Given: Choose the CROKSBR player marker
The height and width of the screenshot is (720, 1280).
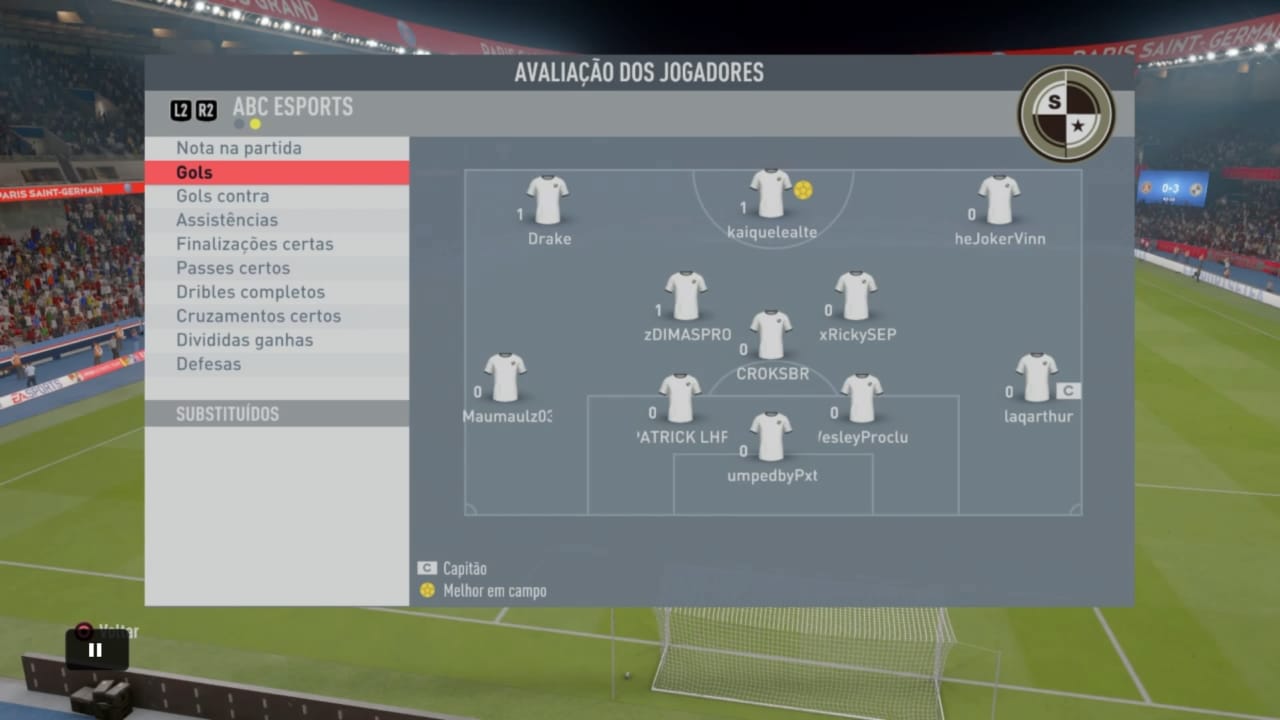Looking at the screenshot, I should pos(771,334).
